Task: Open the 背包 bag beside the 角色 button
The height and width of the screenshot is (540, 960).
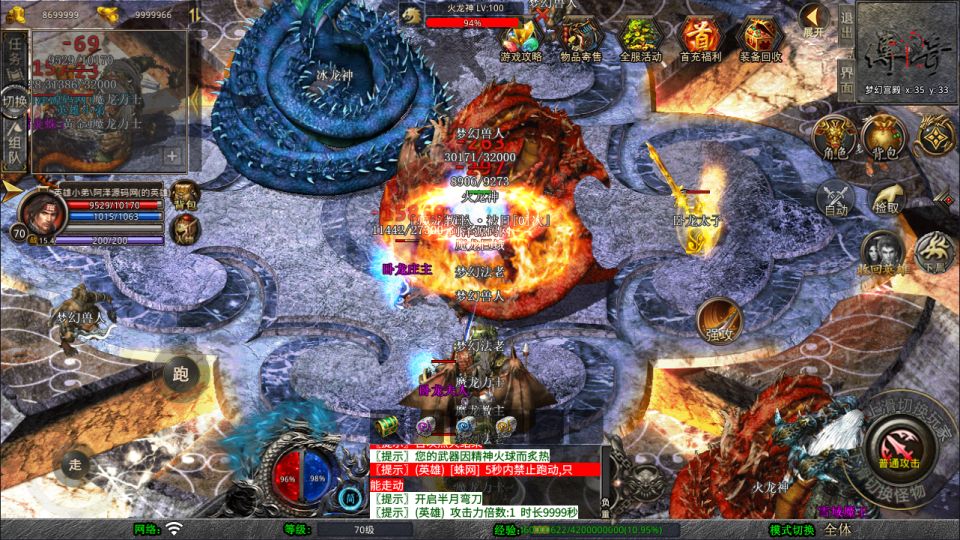Action: [883, 136]
